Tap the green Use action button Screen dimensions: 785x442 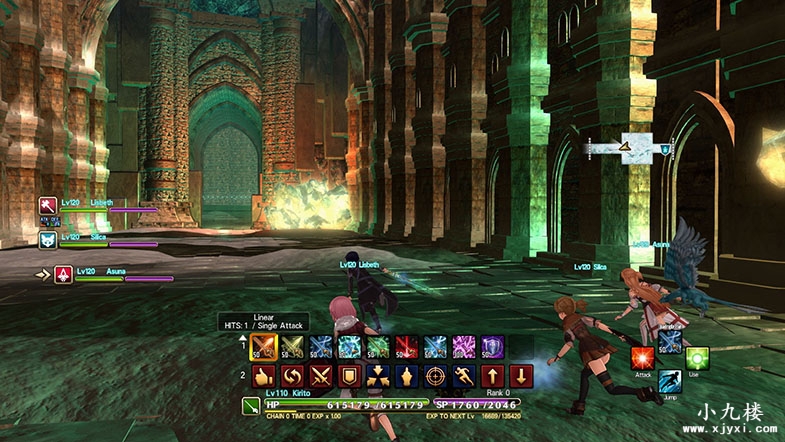click(x=697, y=359)
